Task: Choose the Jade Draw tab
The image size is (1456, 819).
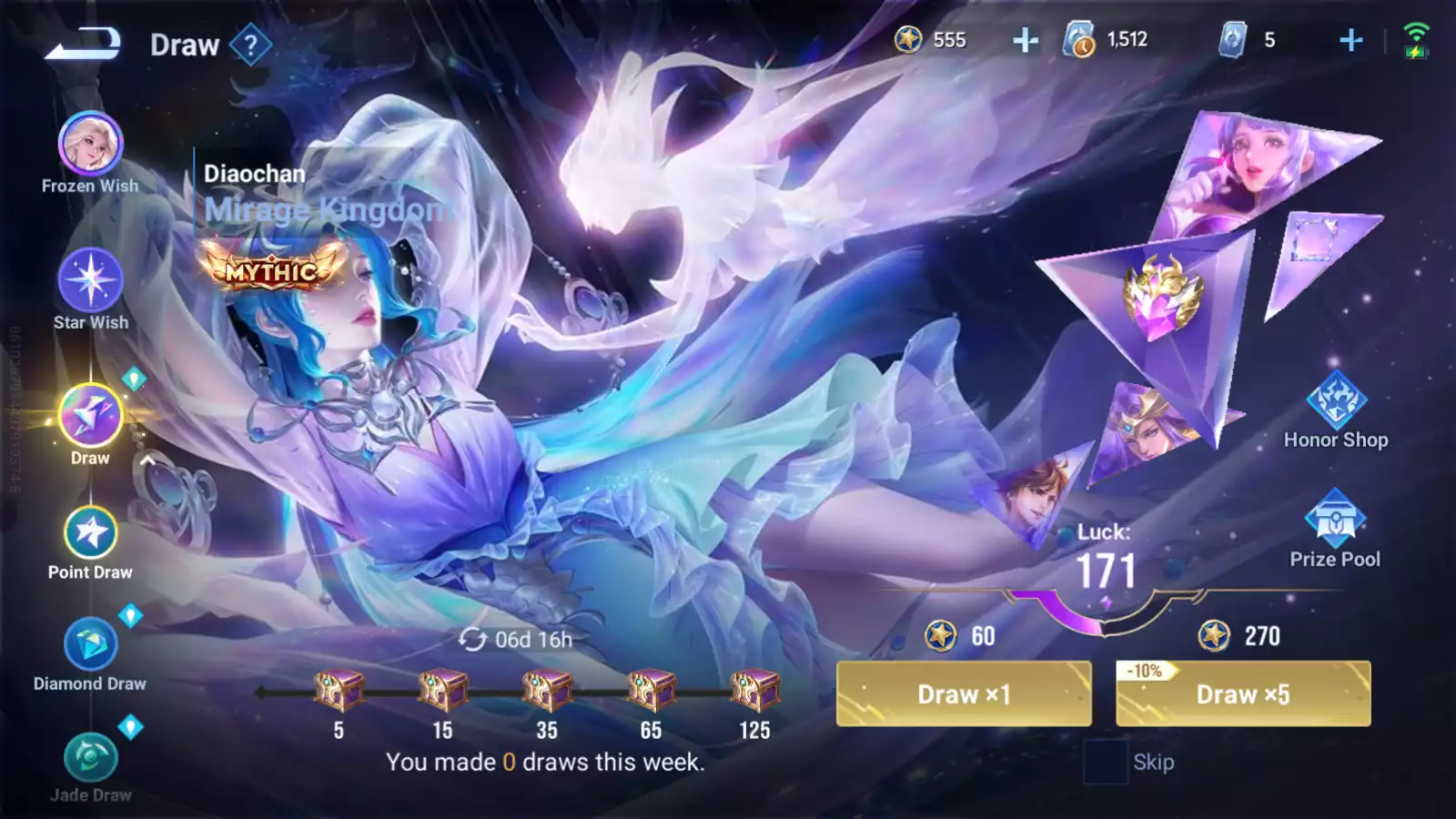Action: click(x=90, y=757)
